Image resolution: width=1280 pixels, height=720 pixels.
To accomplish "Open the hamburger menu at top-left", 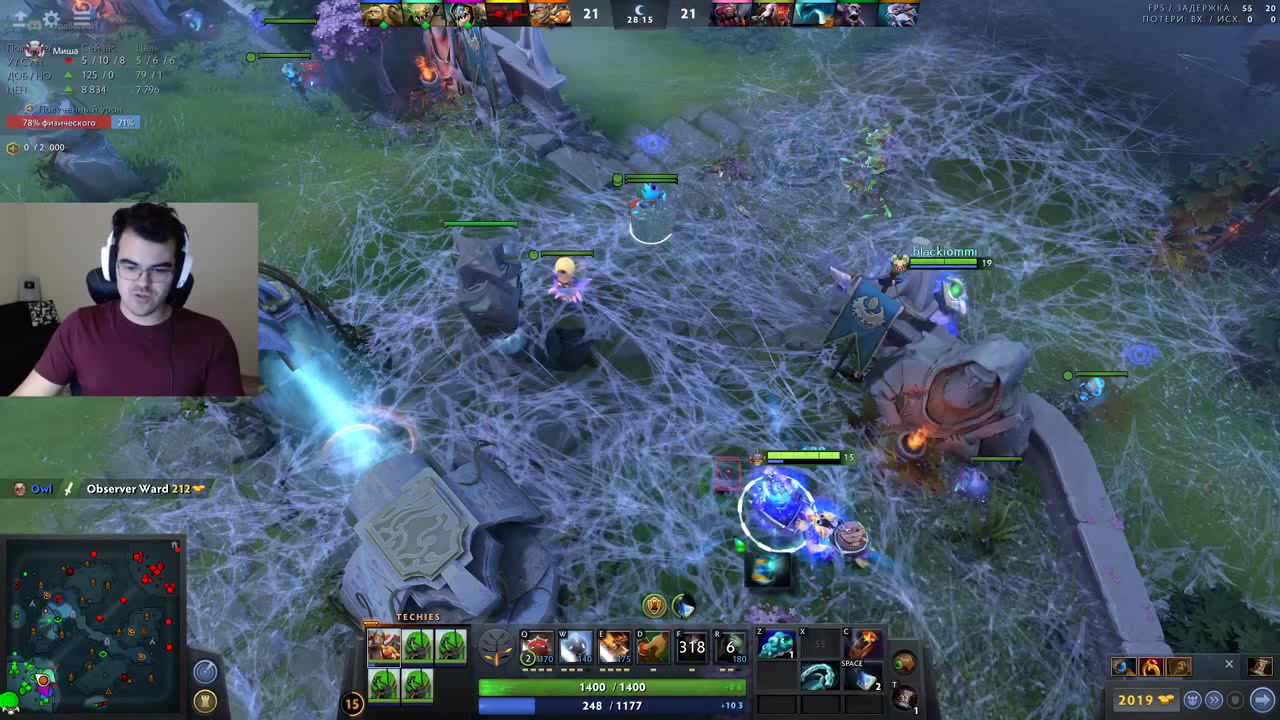I will [82, 18].
